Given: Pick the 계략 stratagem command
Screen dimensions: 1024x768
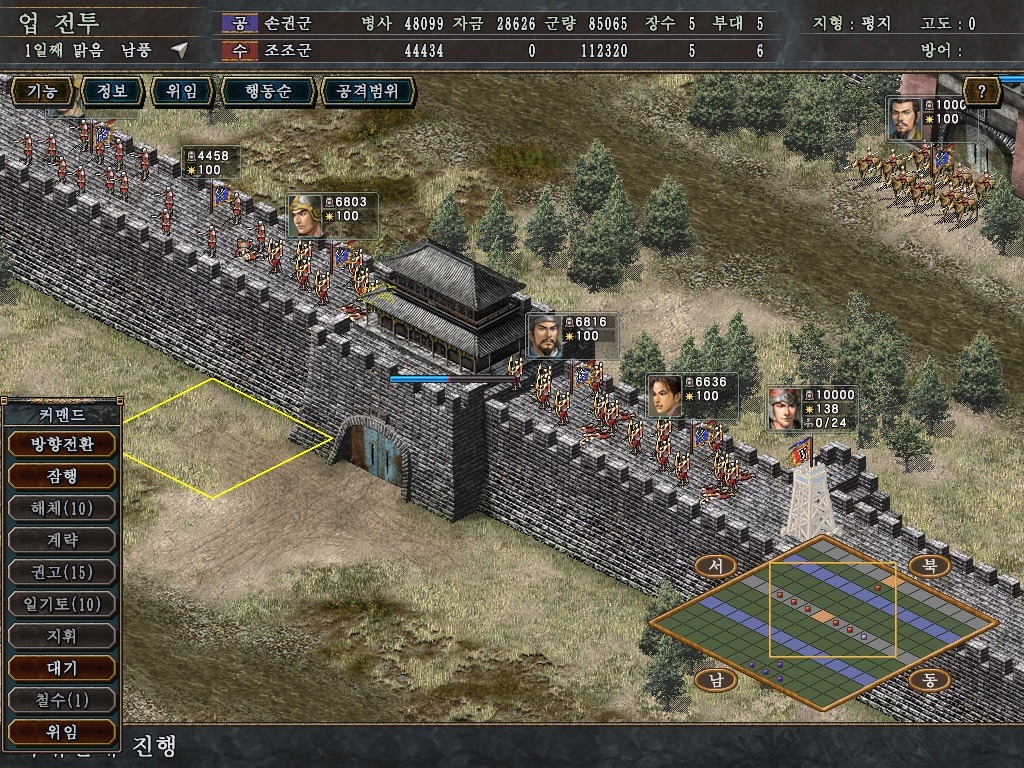Looking at the screenshot, I should [61, 539].
